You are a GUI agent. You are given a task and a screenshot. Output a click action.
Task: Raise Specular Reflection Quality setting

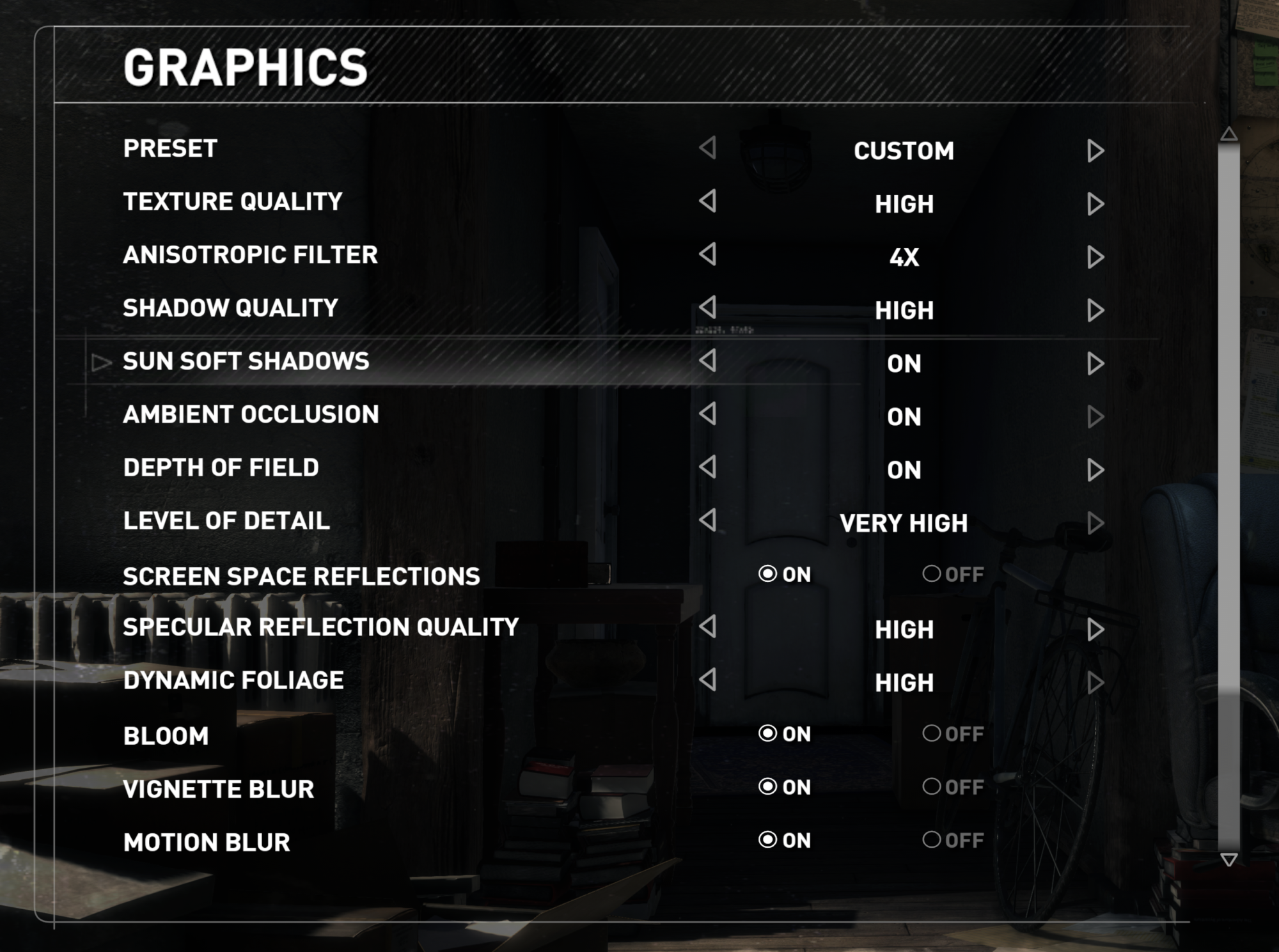pyautogui.click(x=1095, y=630)
